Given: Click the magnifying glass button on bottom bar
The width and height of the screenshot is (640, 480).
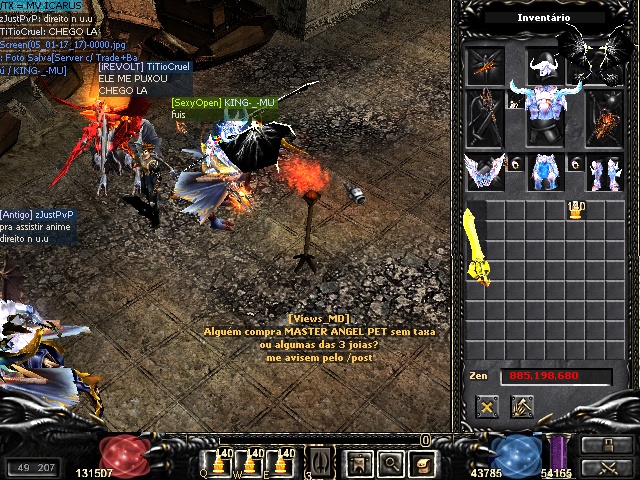Looking at the screenshot, I should [391, 462].
